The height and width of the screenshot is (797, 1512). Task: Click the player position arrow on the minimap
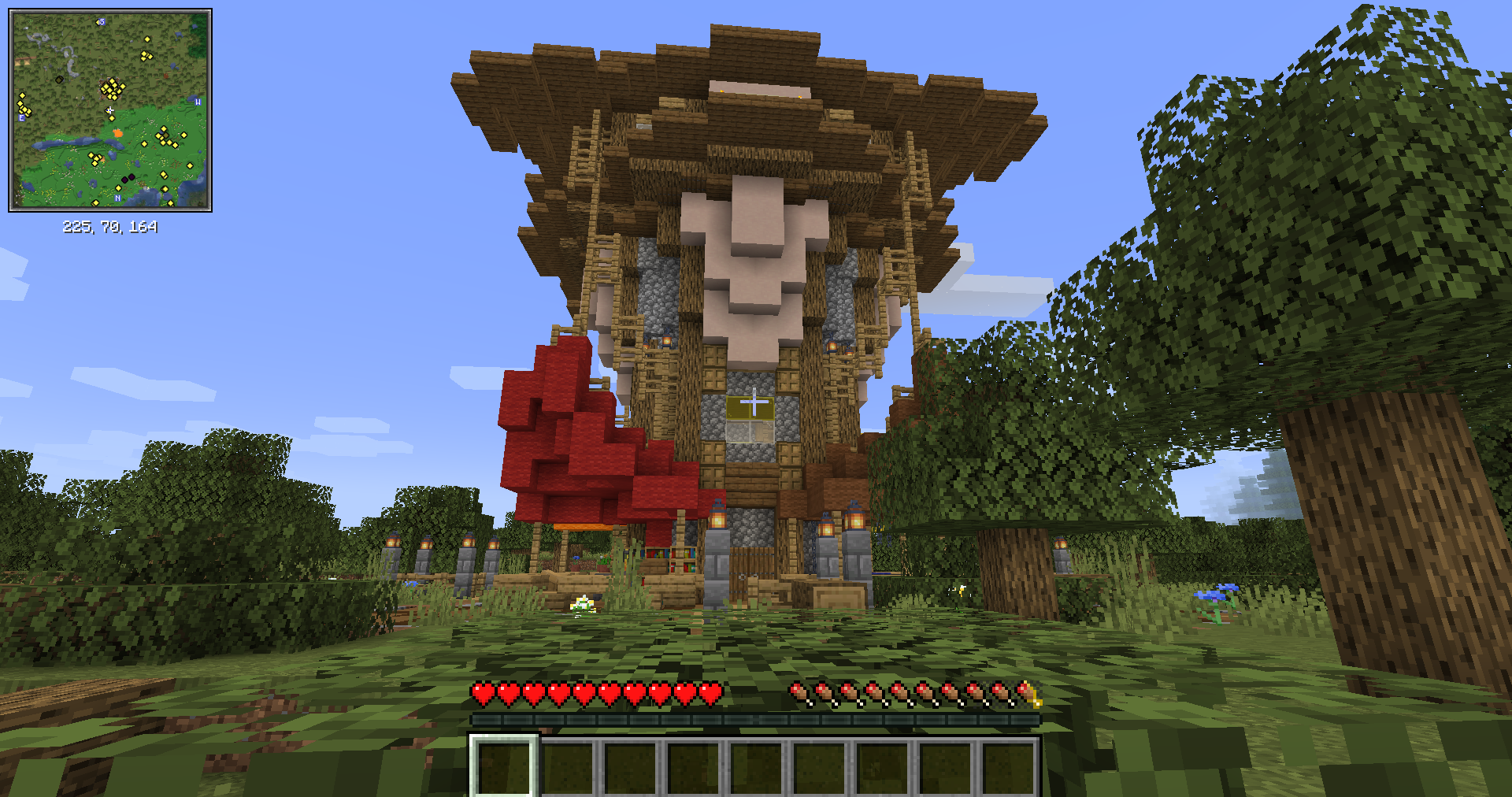click(x=109, y=109)
